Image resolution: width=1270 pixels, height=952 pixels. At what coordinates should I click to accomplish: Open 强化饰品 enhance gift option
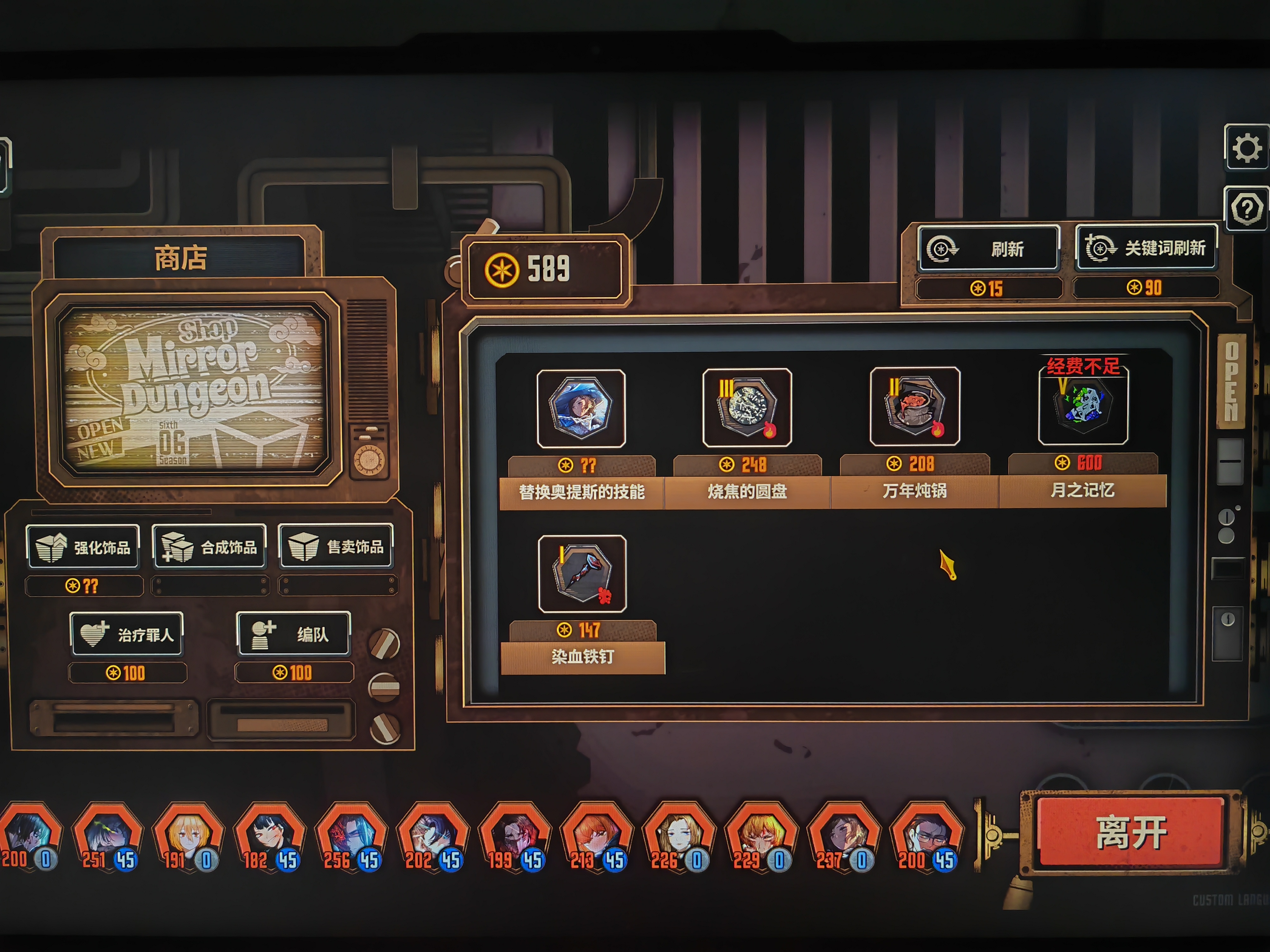83,547
